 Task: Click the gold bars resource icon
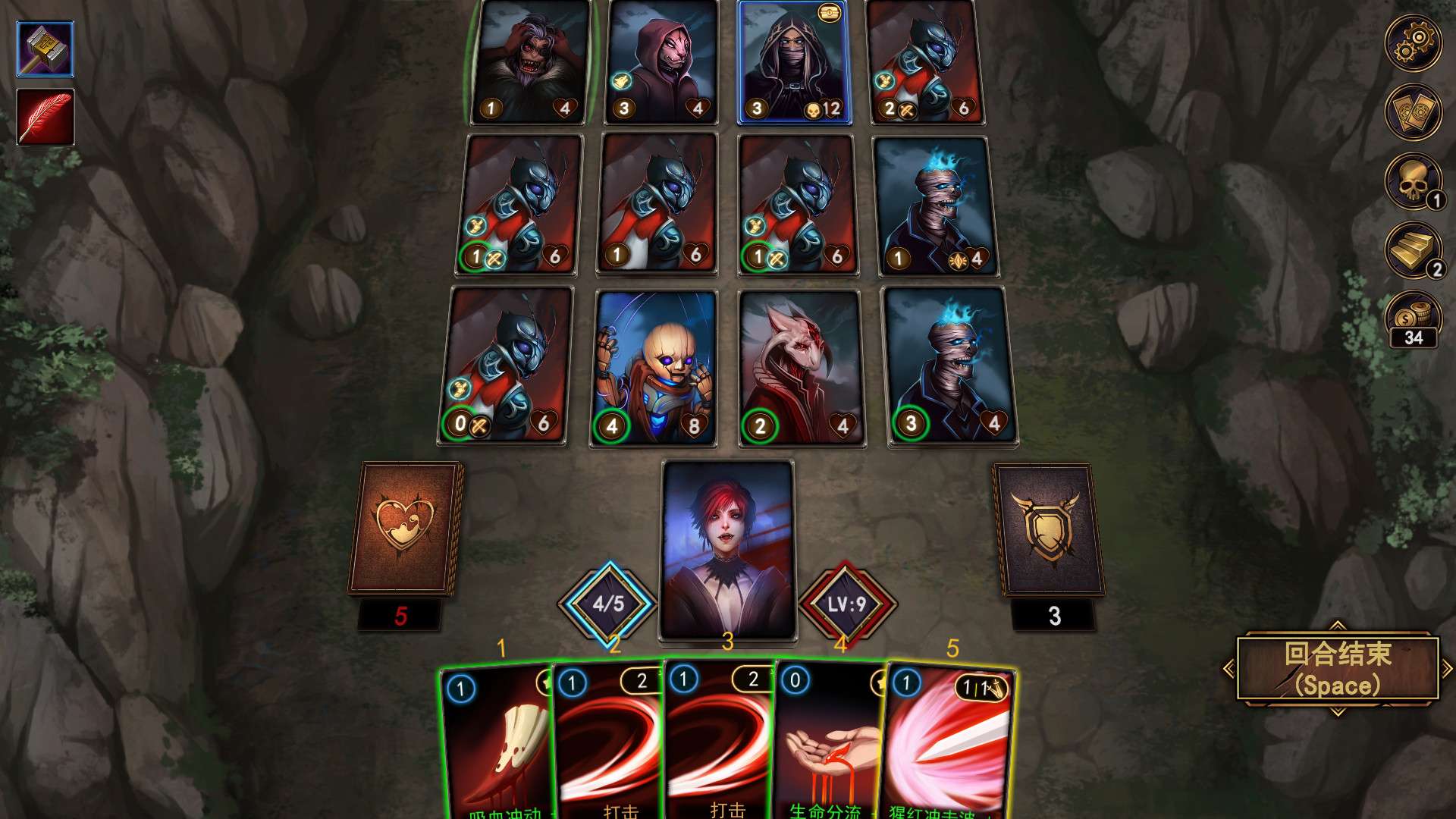pyautogui.click(x=1412, y=249)
